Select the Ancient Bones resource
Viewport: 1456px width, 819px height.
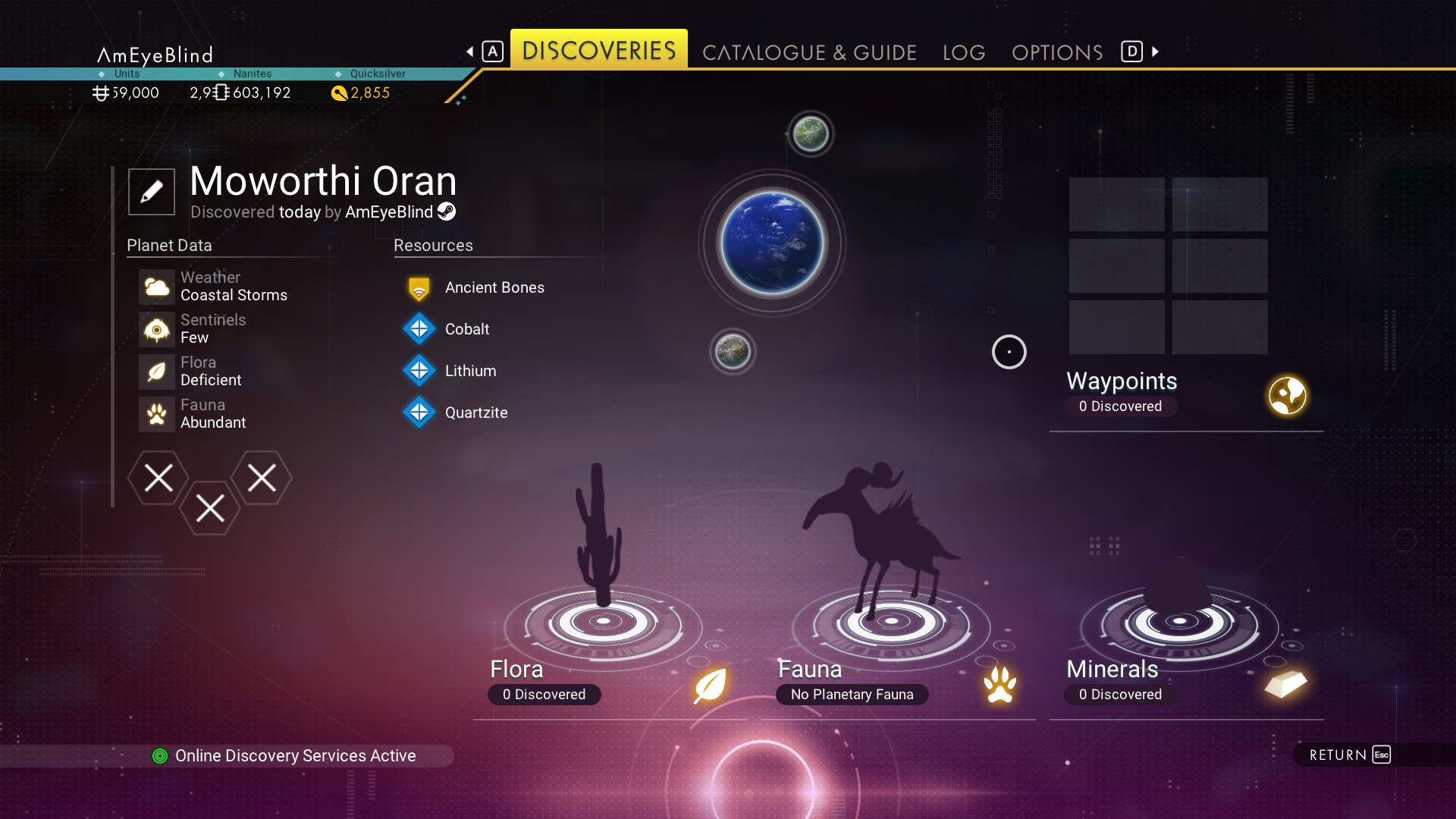point(494,287)
